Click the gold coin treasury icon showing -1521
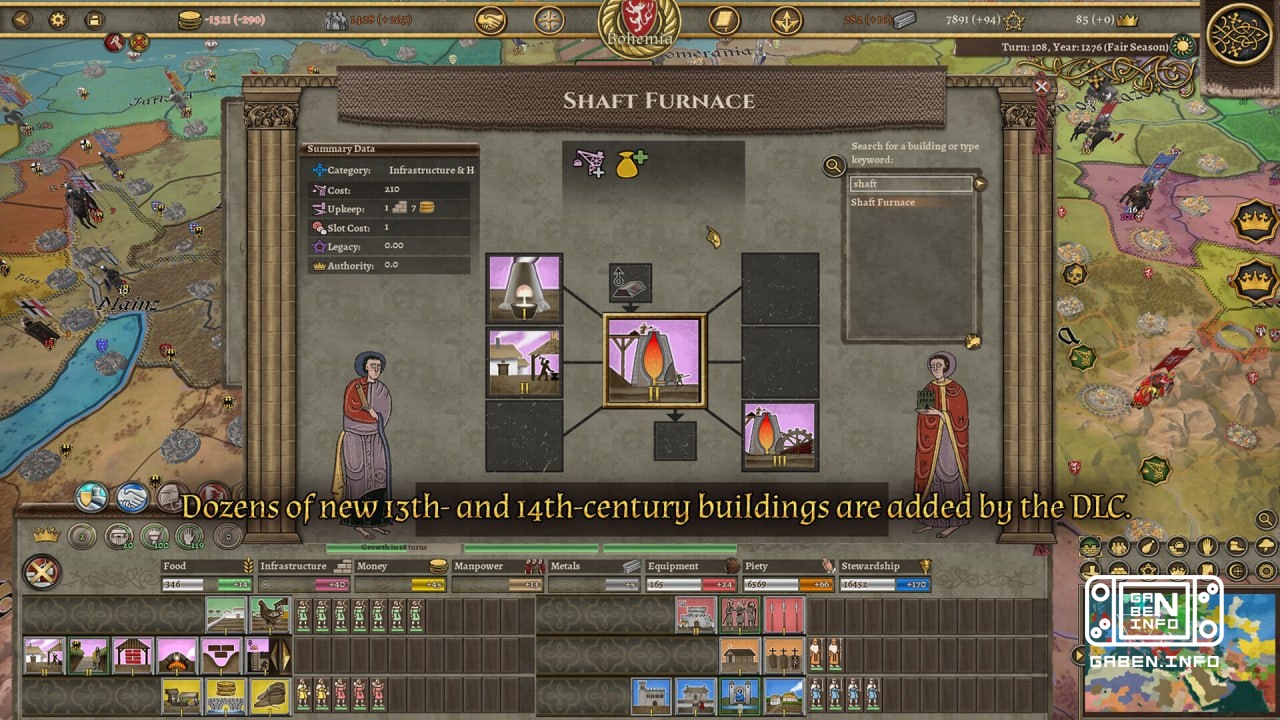Image resolution: width=1280 pixels, height=720 pixels. pyautogui.click(x=190, y=18)
